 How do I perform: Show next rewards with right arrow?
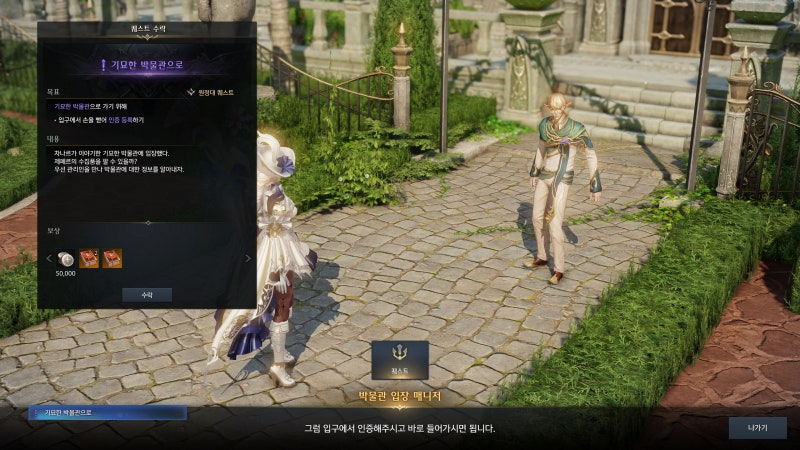[249, 259]
